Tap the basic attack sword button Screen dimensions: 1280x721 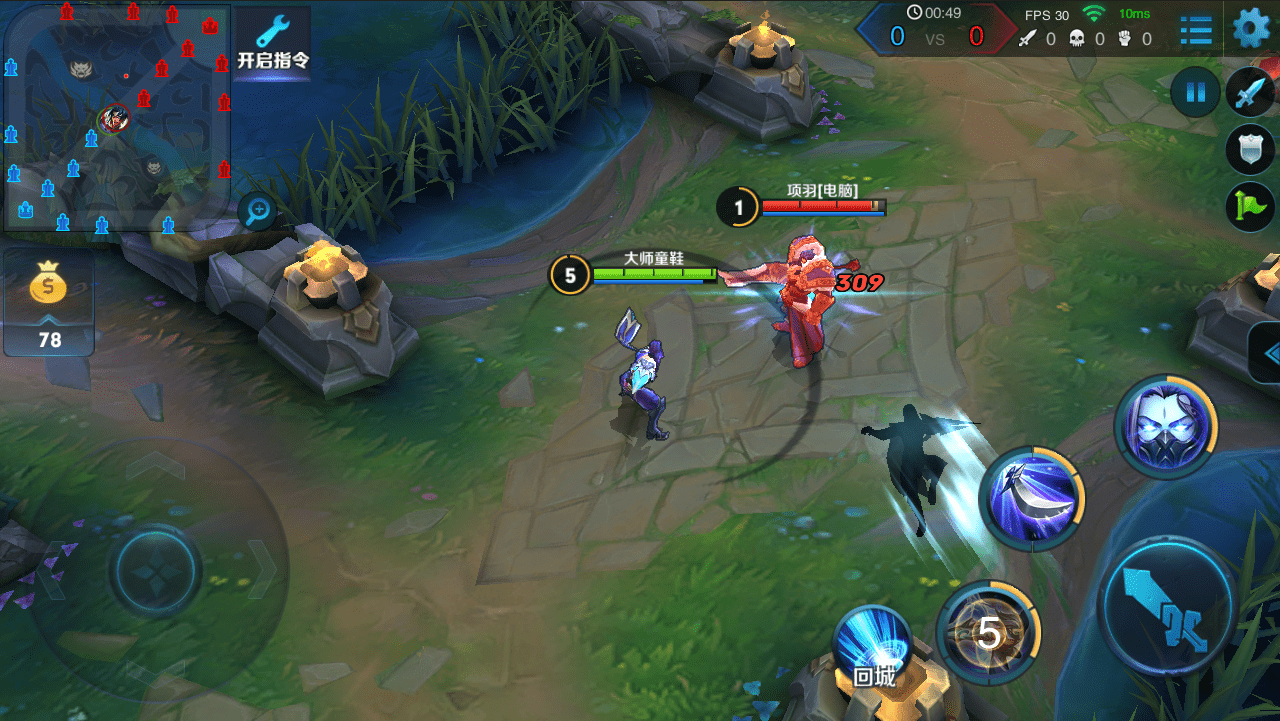pyautogui.click(x=1168, y=606)
